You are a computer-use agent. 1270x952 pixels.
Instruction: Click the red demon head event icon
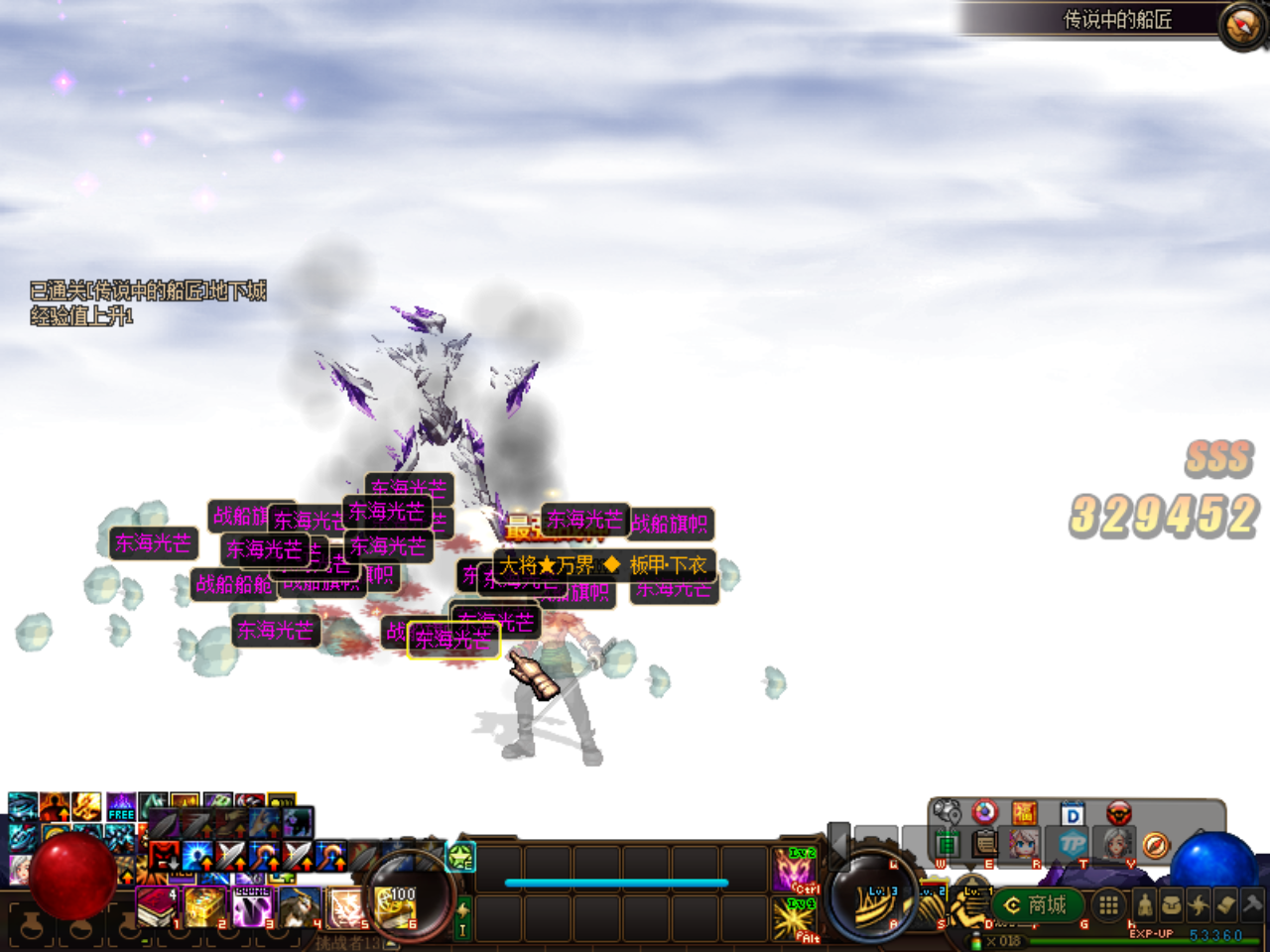1119,813
